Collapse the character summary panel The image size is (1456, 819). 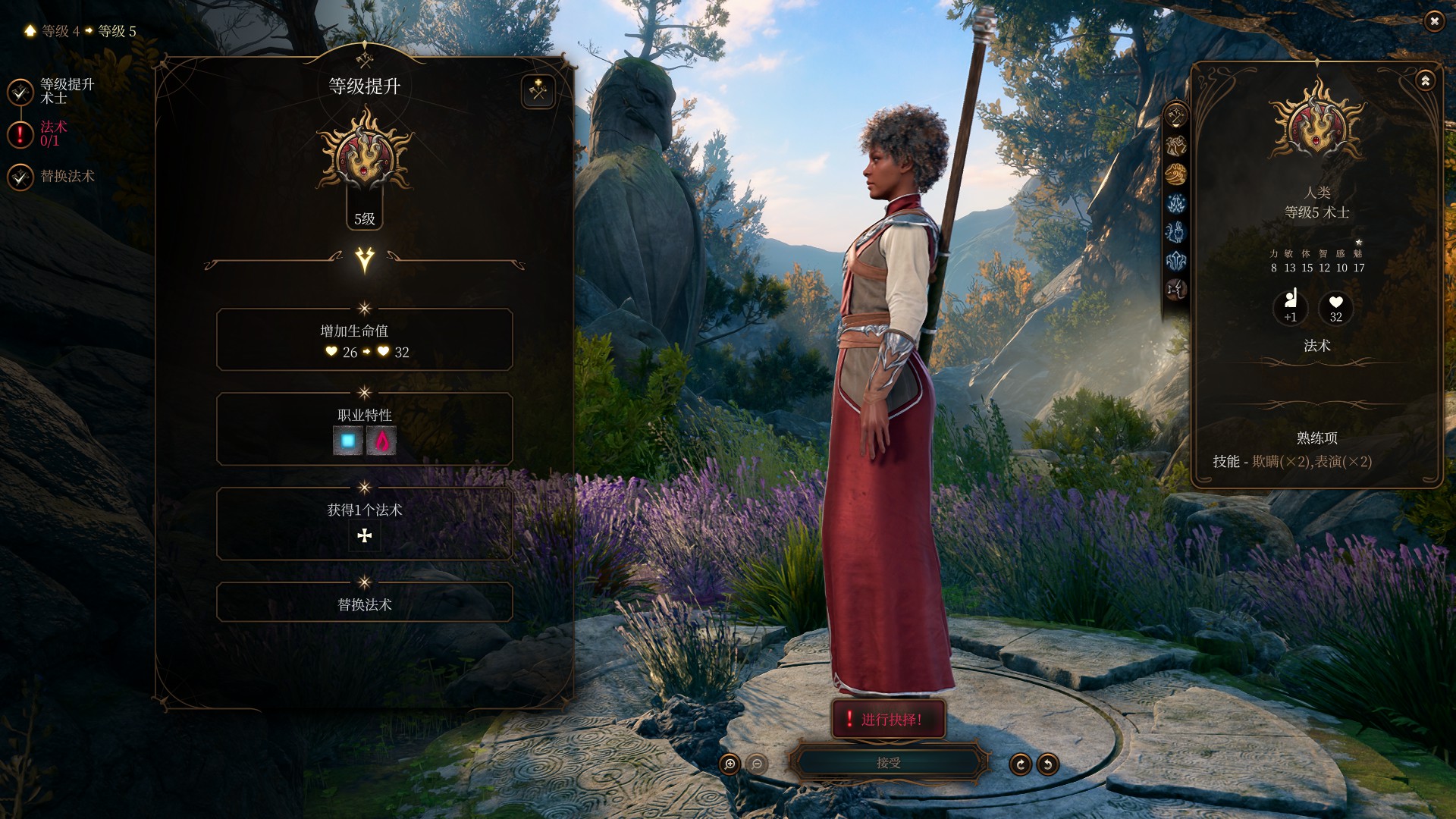point(1425,80)
